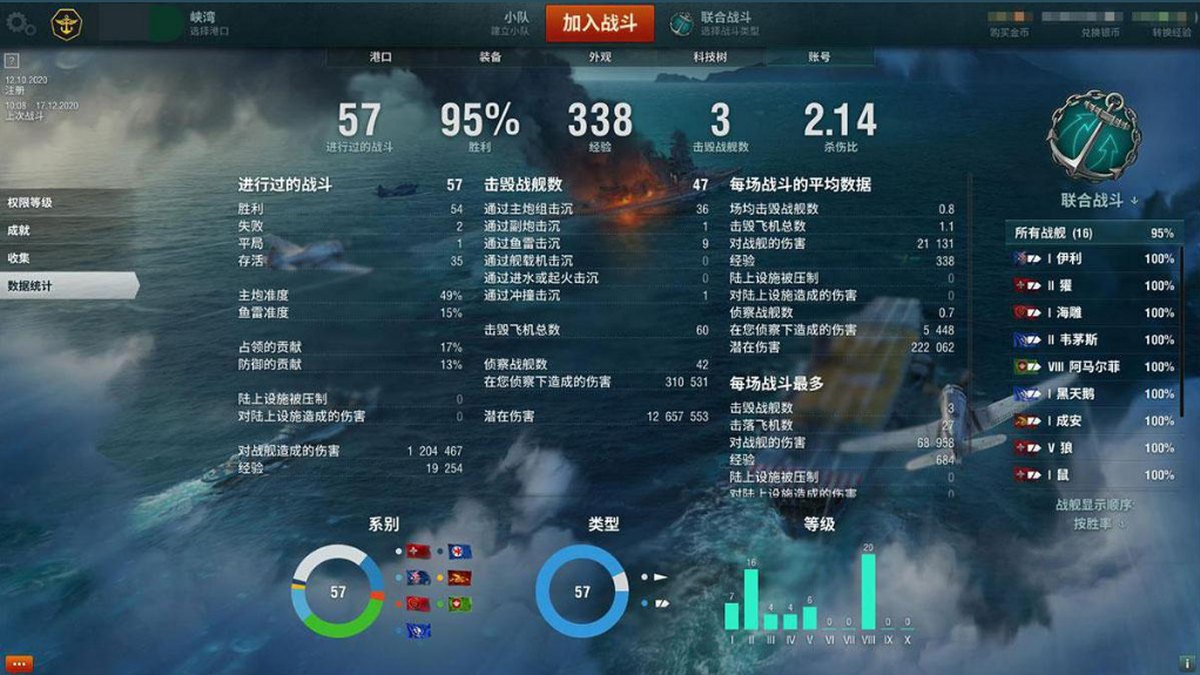Open the 收集 collections section
Screen dimensions: 1200x675
coord(19,258)
